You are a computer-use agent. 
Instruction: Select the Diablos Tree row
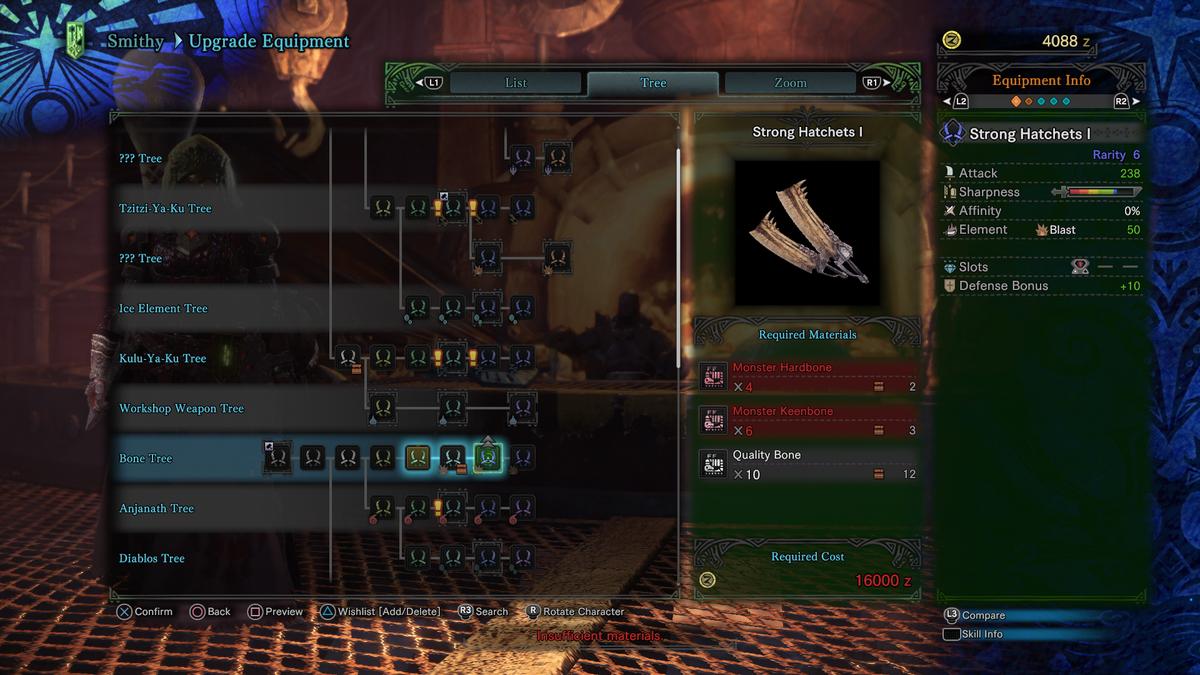152,558
